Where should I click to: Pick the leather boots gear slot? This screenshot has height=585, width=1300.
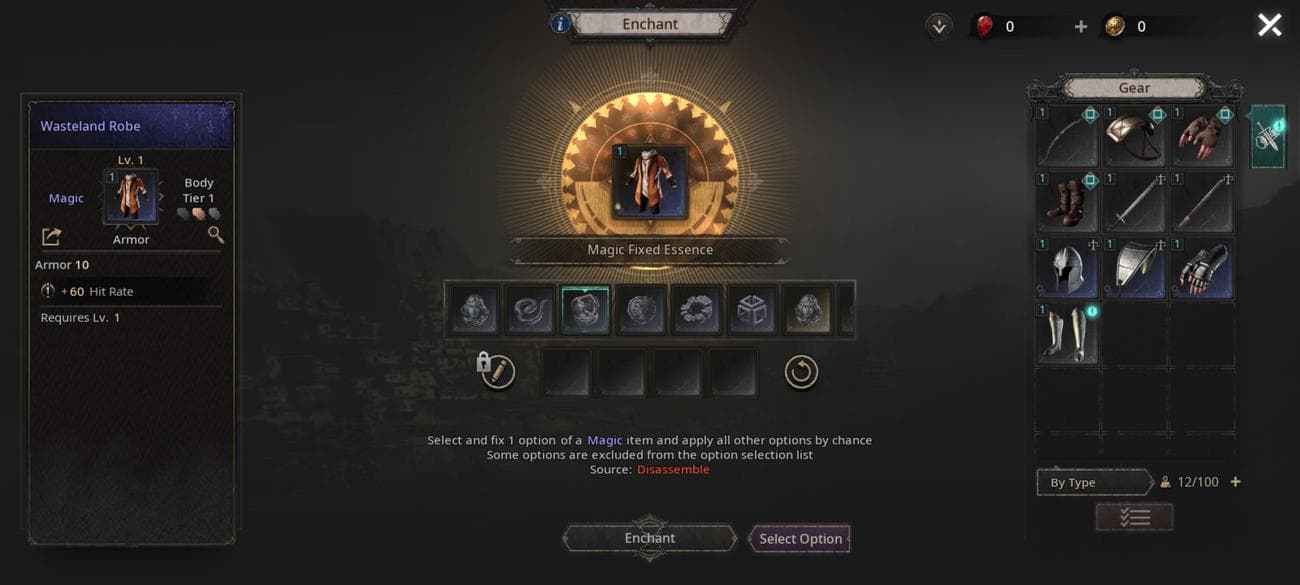pos(1066,202)
